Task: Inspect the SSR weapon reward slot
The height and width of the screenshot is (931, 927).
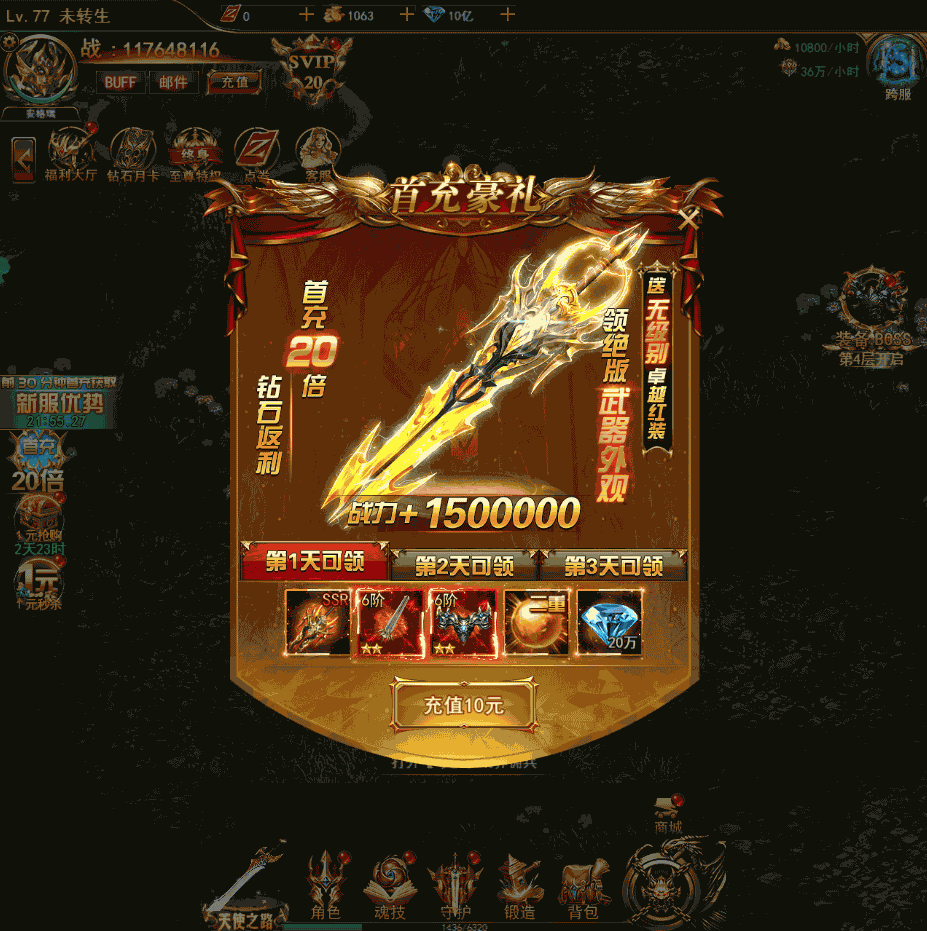Action: click(318, 622)
